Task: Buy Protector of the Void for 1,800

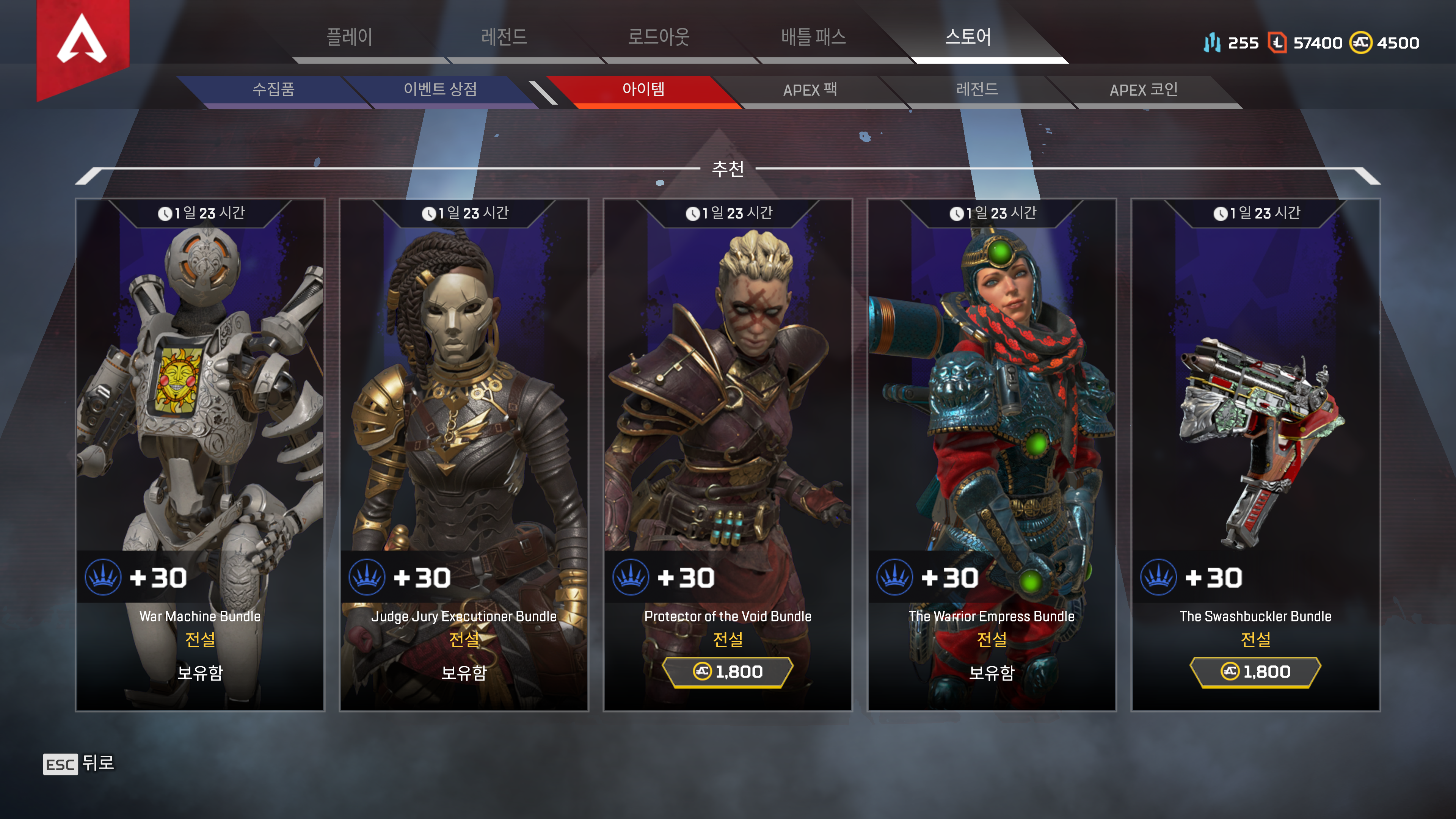Action: 728,672
